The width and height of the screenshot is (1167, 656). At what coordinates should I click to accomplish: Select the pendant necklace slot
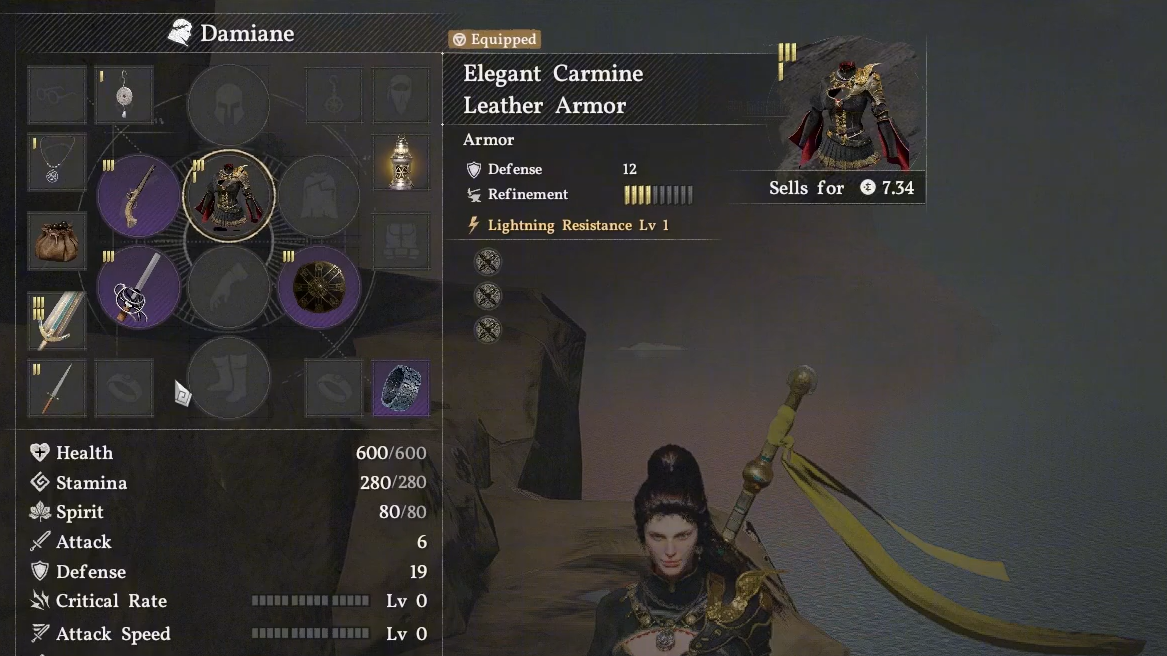point(56,163)
